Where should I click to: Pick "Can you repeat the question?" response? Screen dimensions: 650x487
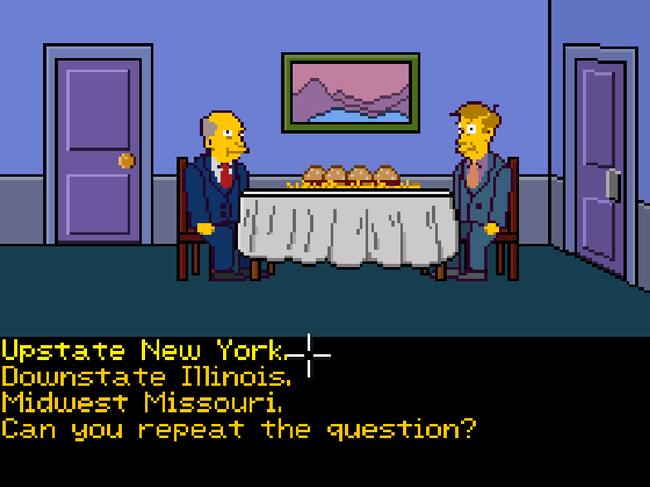click(x=238, y=430)
